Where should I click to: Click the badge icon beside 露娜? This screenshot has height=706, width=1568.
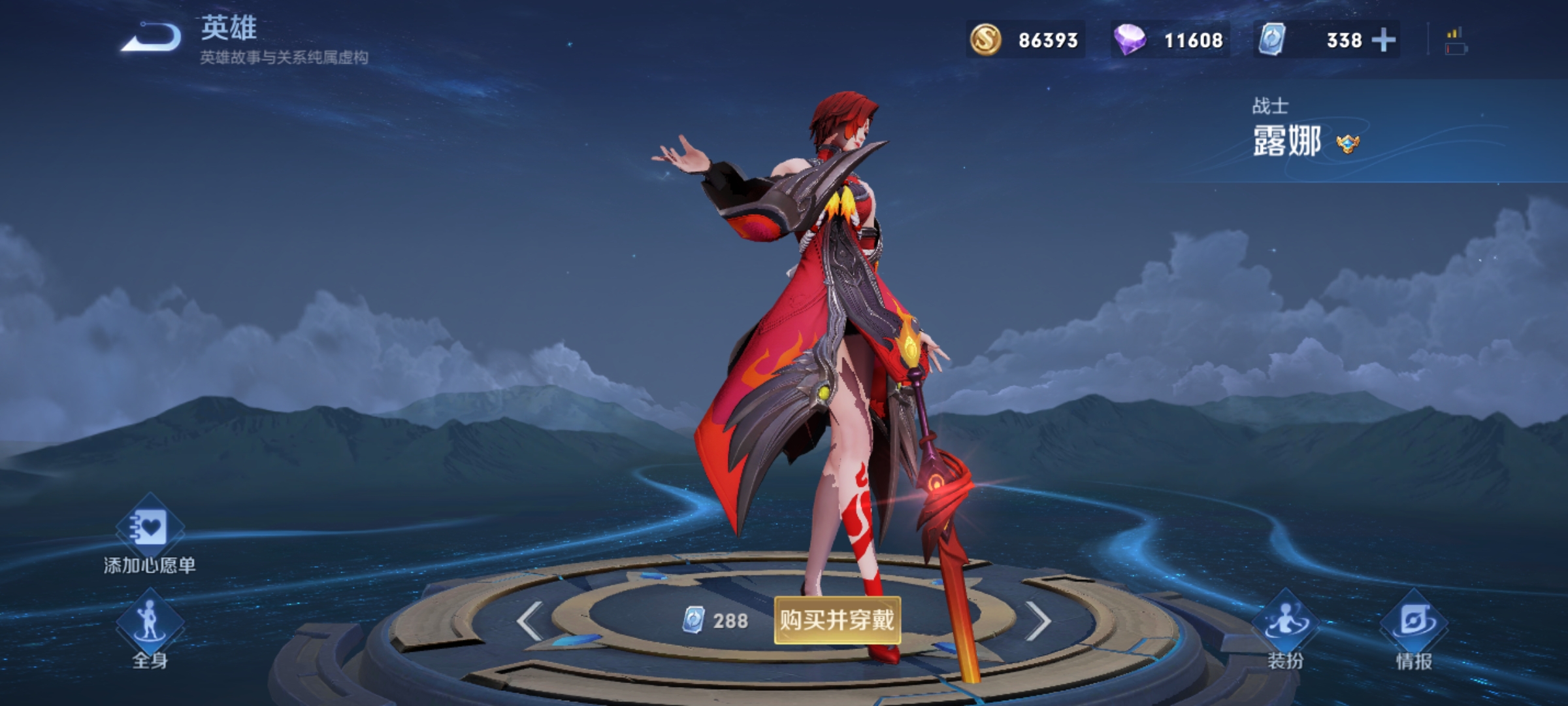pyautogui.click(x=1347, y=143)
